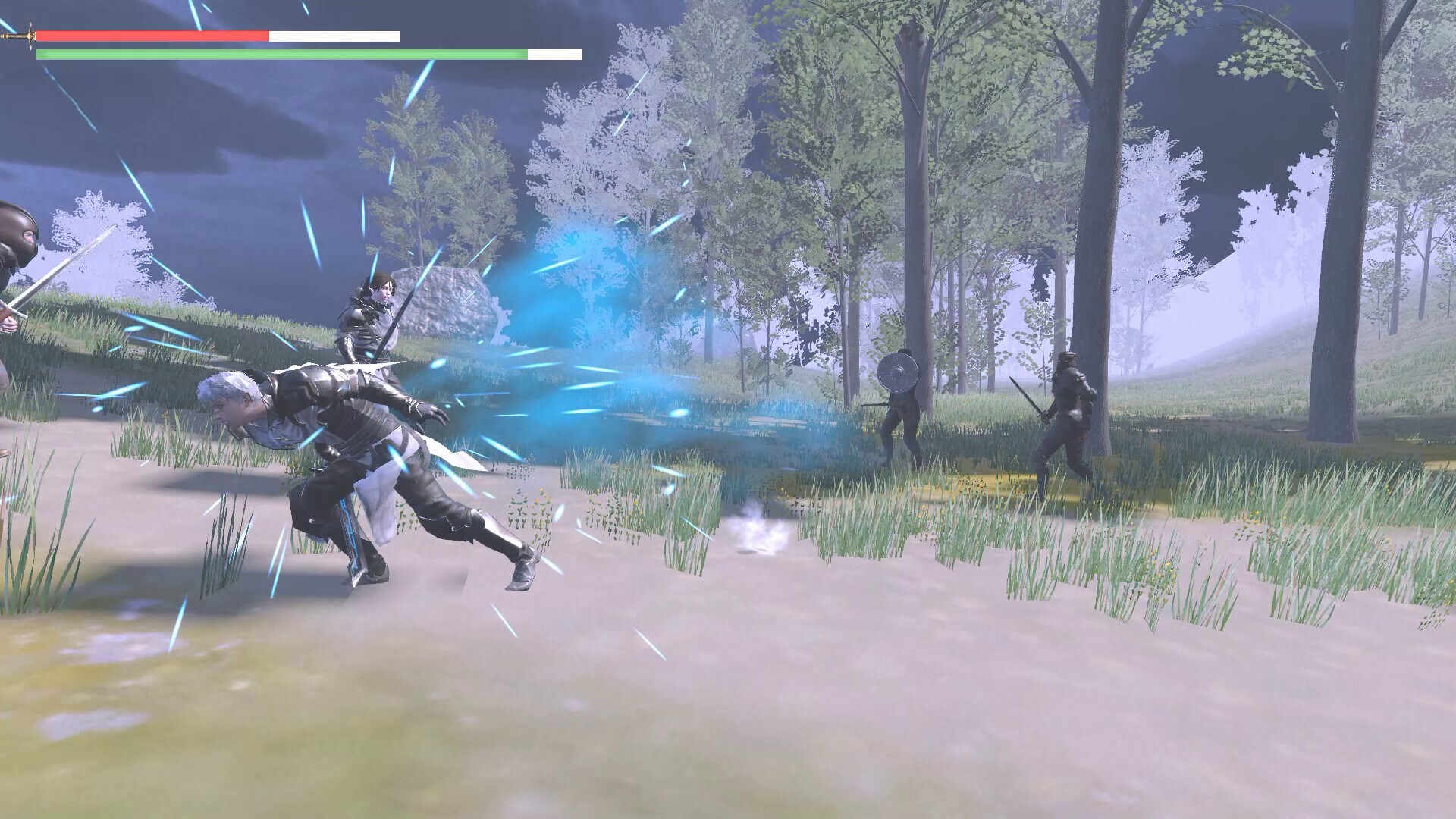Click the sword emblem HUD icon

coord(23,36)
